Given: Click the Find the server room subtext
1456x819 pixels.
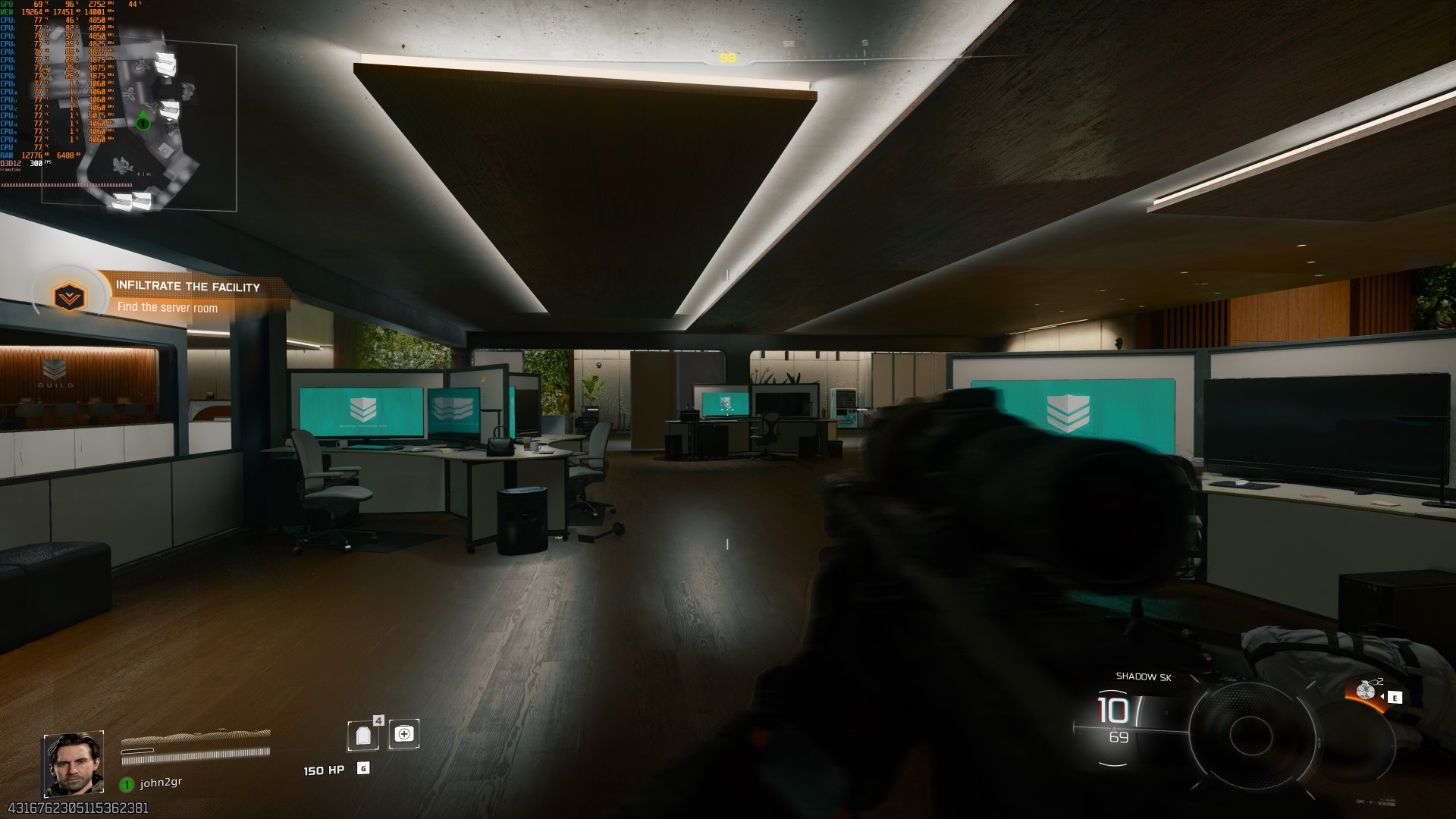Looking at the screenshot, I should pos(168,308).
